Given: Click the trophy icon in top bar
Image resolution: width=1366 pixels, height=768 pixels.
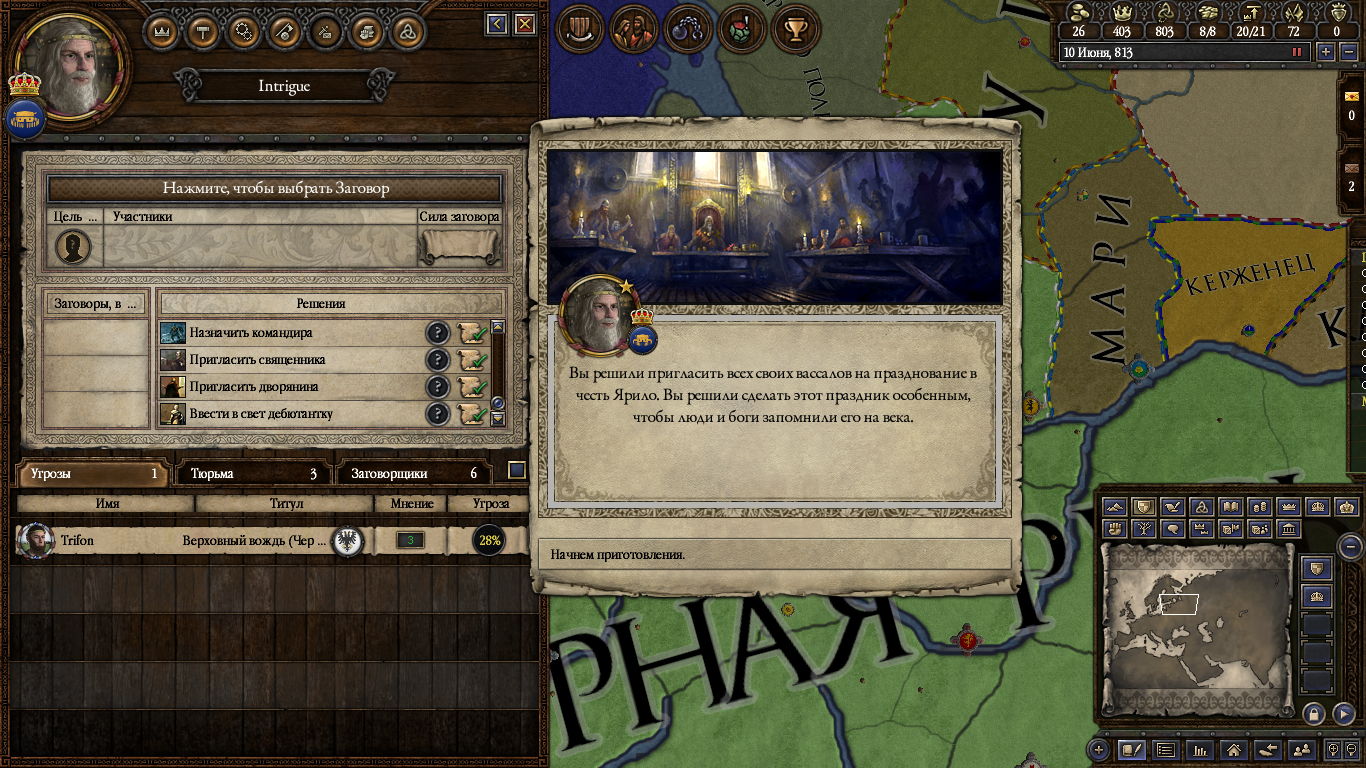Looking at the screenshot, I should pos(796,31).
